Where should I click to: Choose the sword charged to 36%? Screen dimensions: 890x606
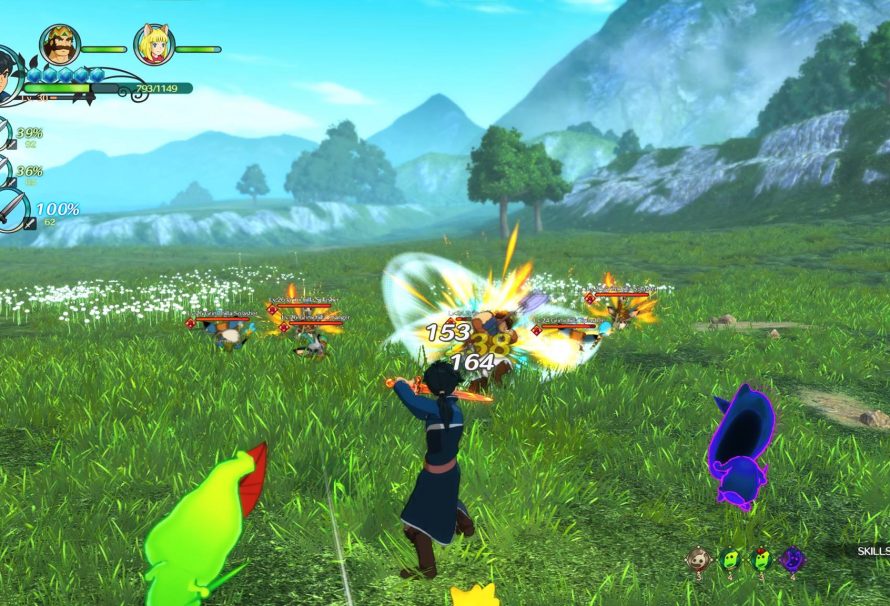point(6,172)
